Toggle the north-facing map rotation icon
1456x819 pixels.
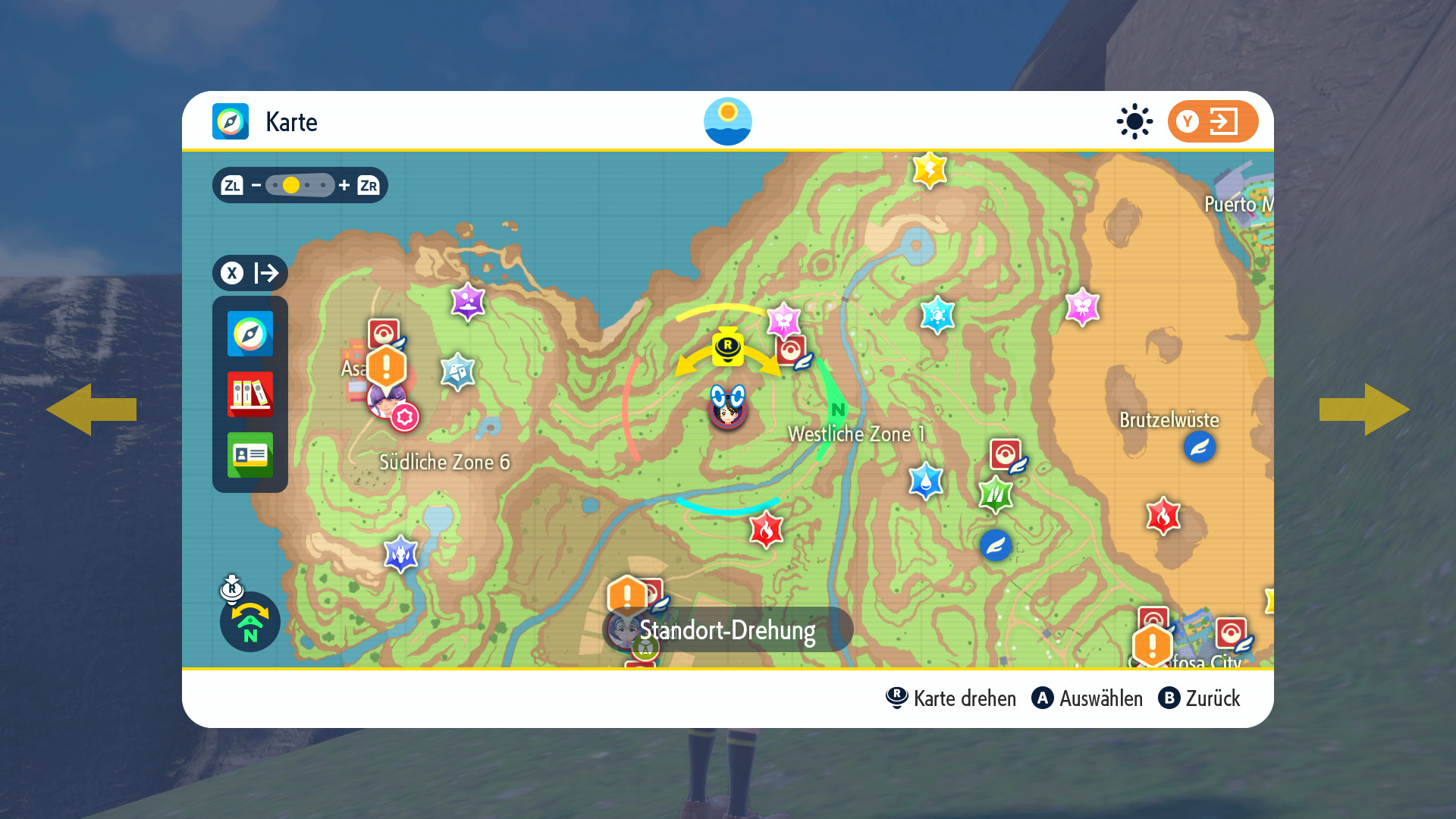(x=249, y=621)
